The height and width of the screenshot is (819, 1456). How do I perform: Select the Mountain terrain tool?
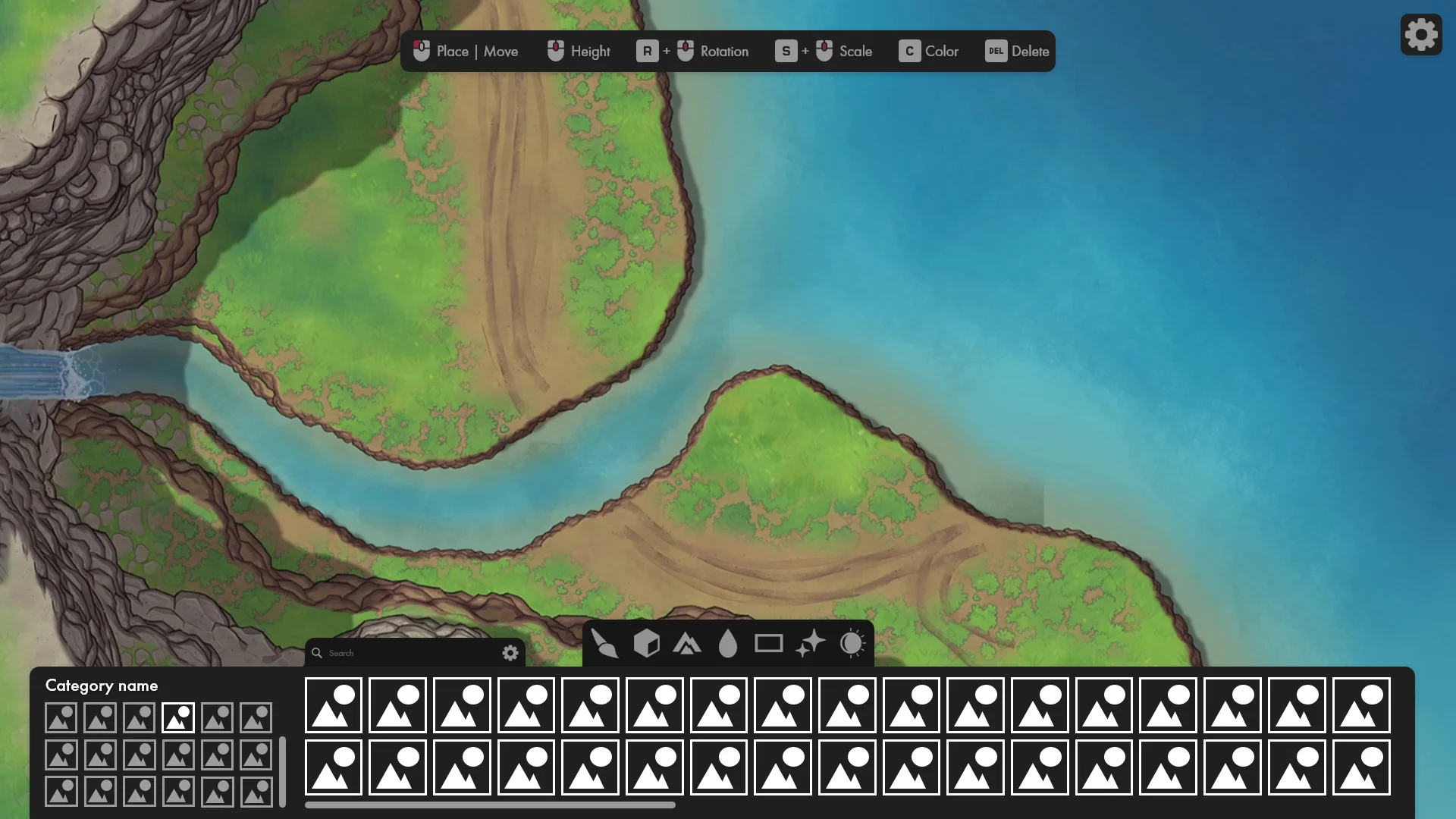tap(688, 644)
